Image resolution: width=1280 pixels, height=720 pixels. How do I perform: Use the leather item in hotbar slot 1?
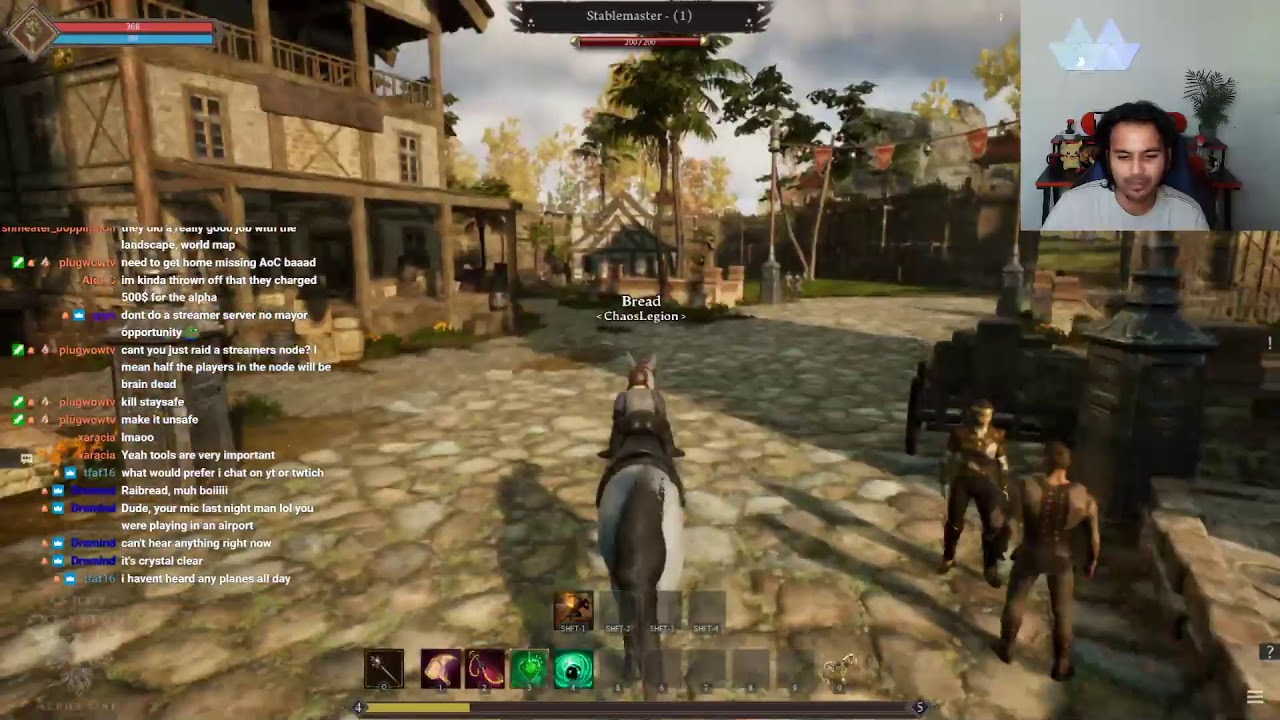[441, 670]
